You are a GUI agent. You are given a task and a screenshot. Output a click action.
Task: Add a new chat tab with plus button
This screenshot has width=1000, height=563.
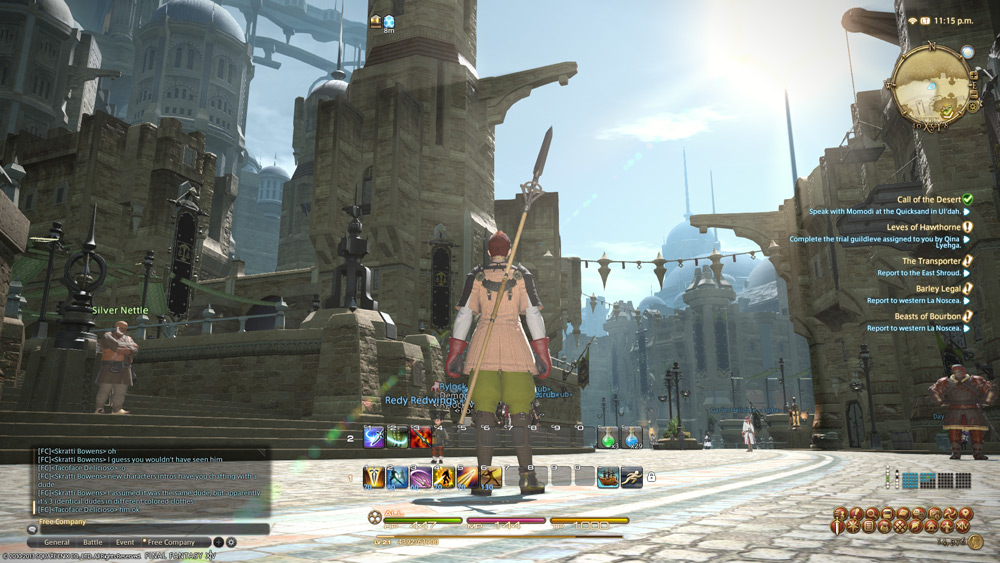tap(219, 542)
